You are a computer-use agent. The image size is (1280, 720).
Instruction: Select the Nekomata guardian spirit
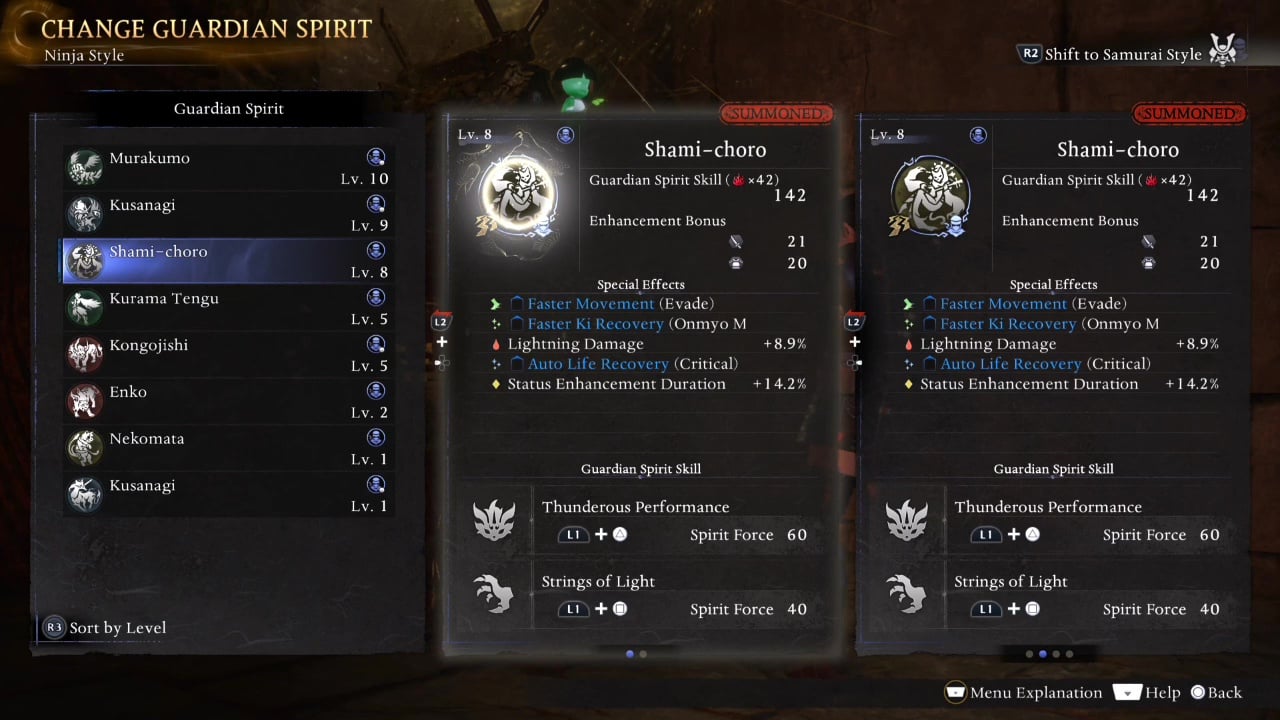point(228,448)
